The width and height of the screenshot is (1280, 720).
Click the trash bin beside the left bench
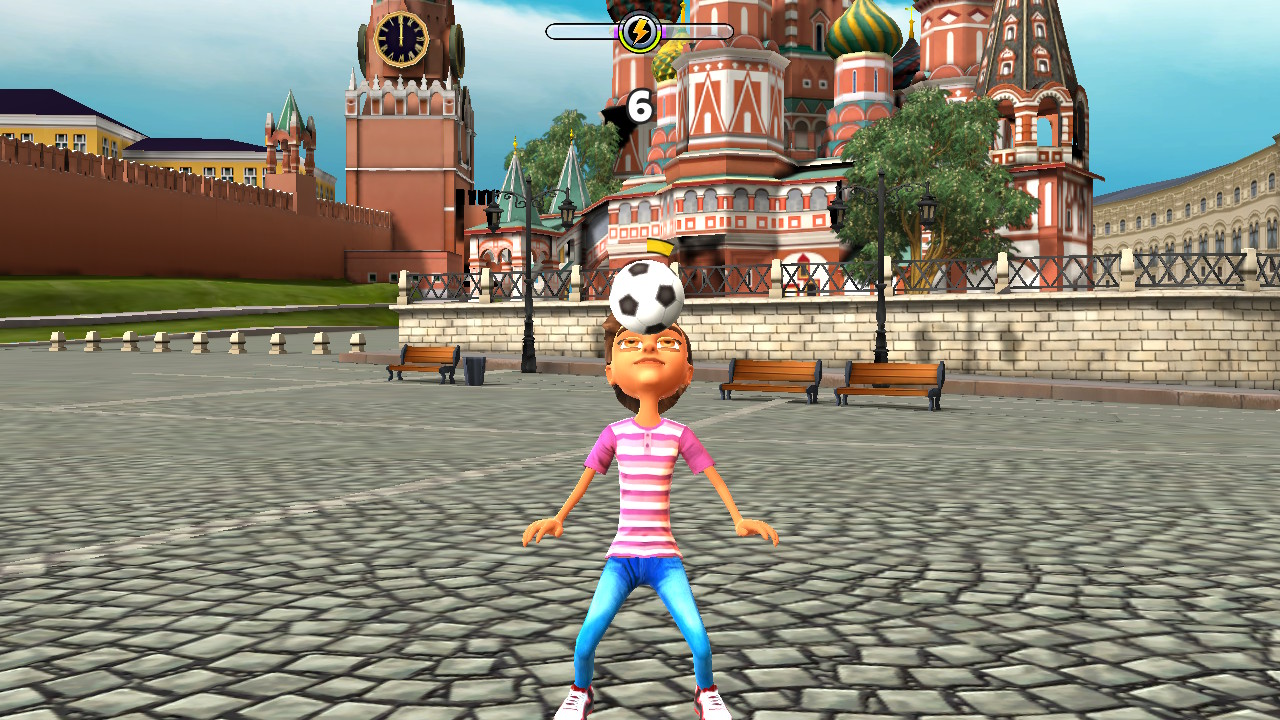click(x=474, y=371)
